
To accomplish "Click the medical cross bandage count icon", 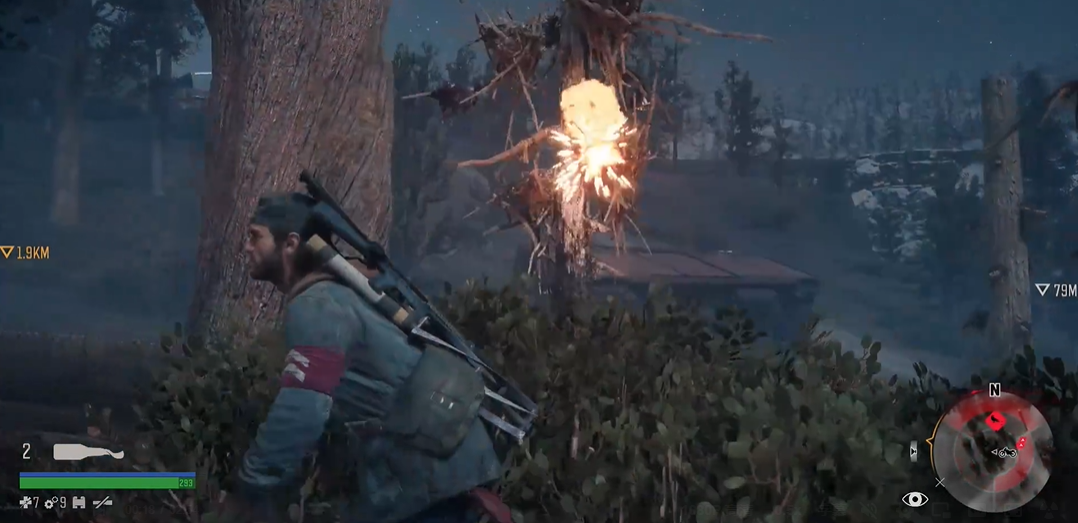I will point(25,503).
